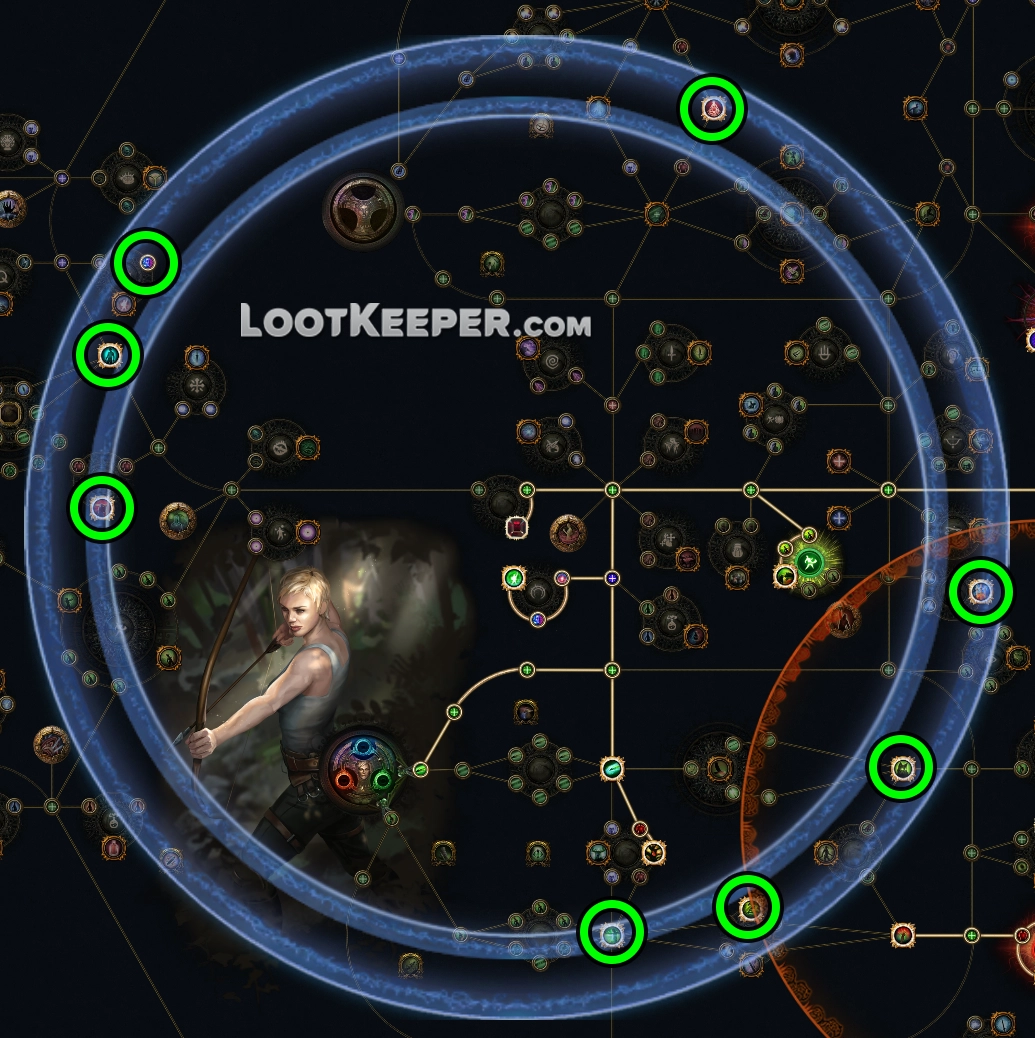This screenshot has height=1038, width=1035.
Task: Allocate the green-circled red triangle notable
Action: click(x=712, y=109)
